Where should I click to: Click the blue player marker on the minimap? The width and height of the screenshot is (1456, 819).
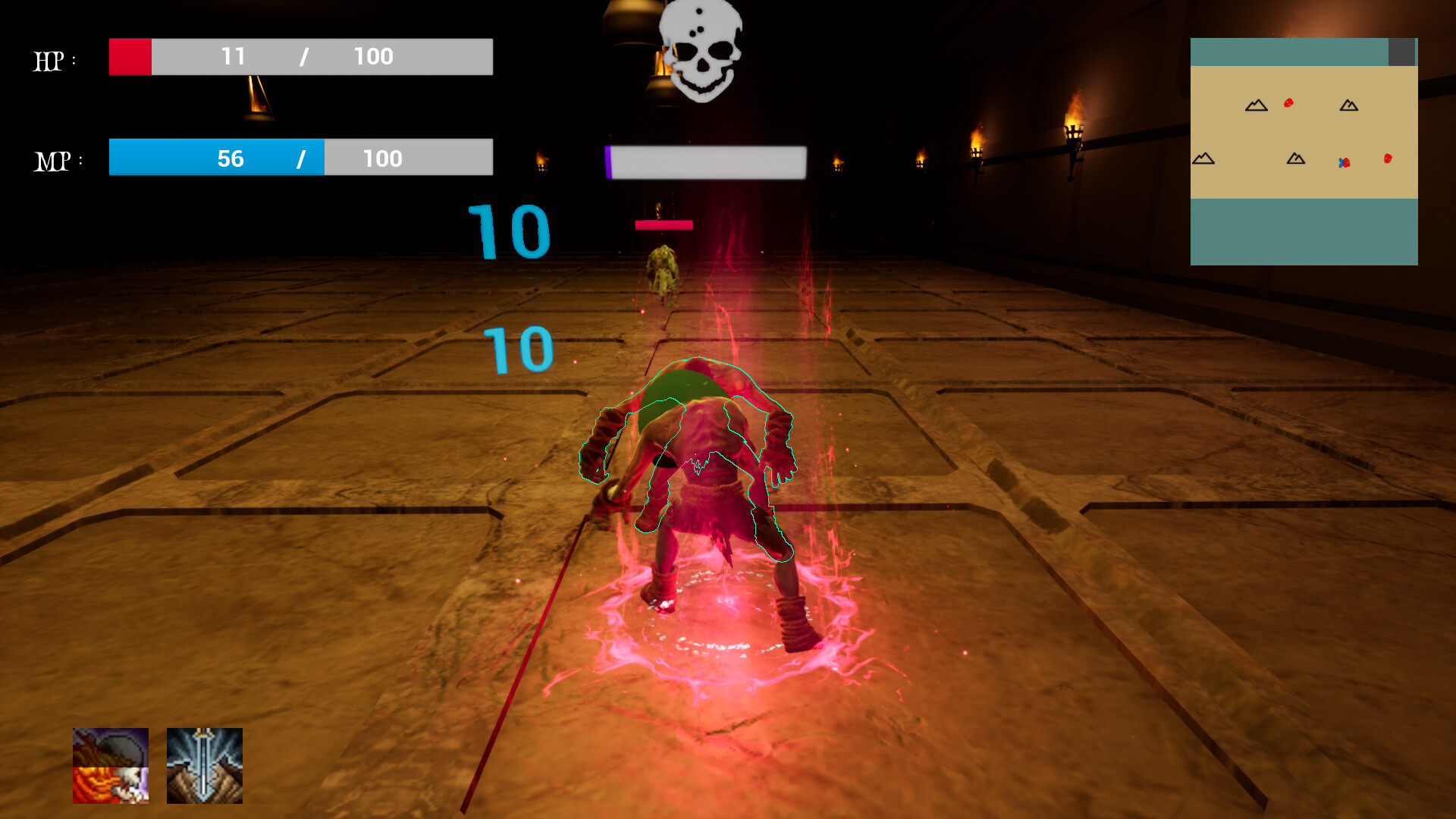point(1341,162)
